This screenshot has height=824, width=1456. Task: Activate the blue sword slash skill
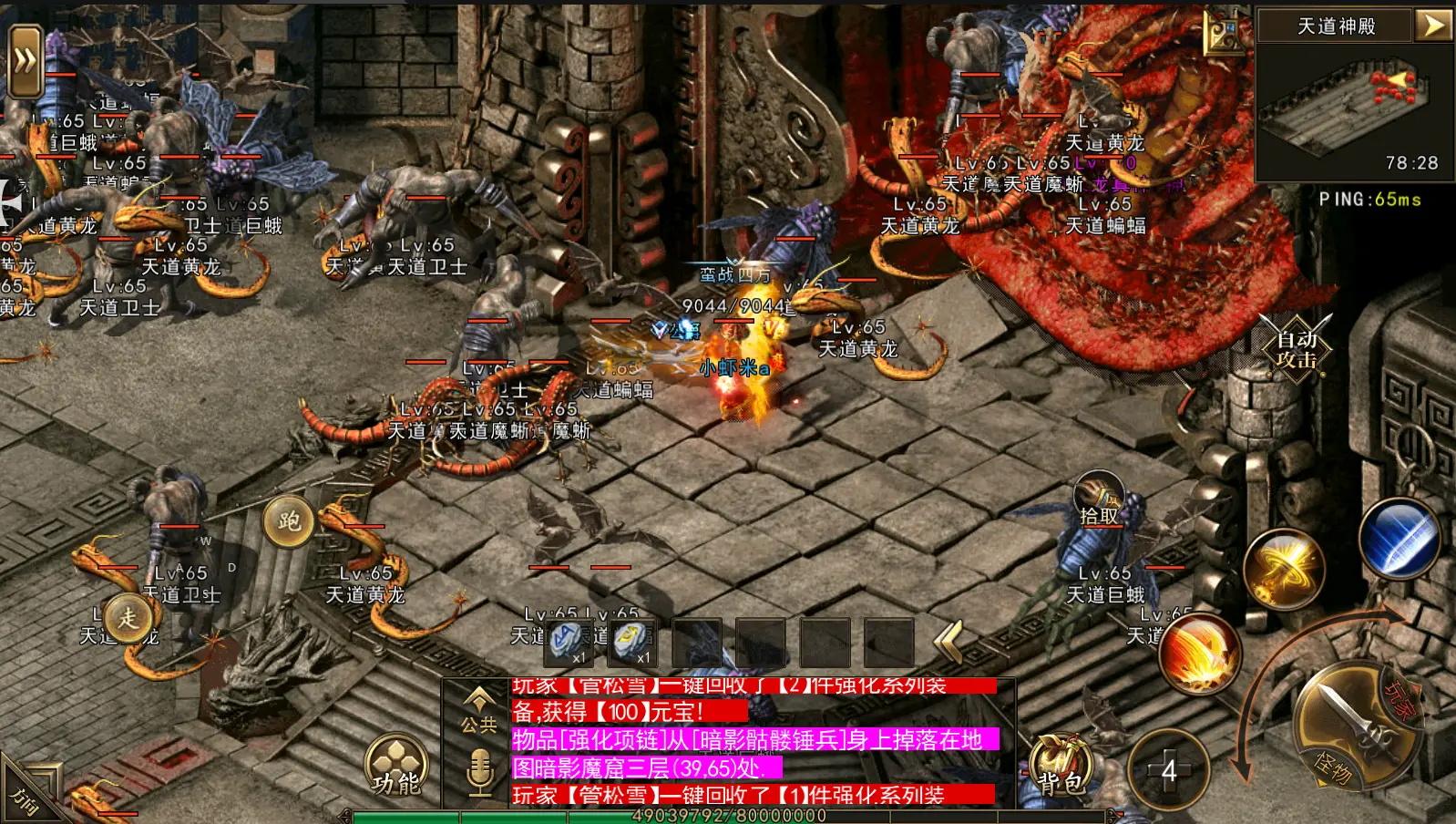click(x=1399, y=537)
